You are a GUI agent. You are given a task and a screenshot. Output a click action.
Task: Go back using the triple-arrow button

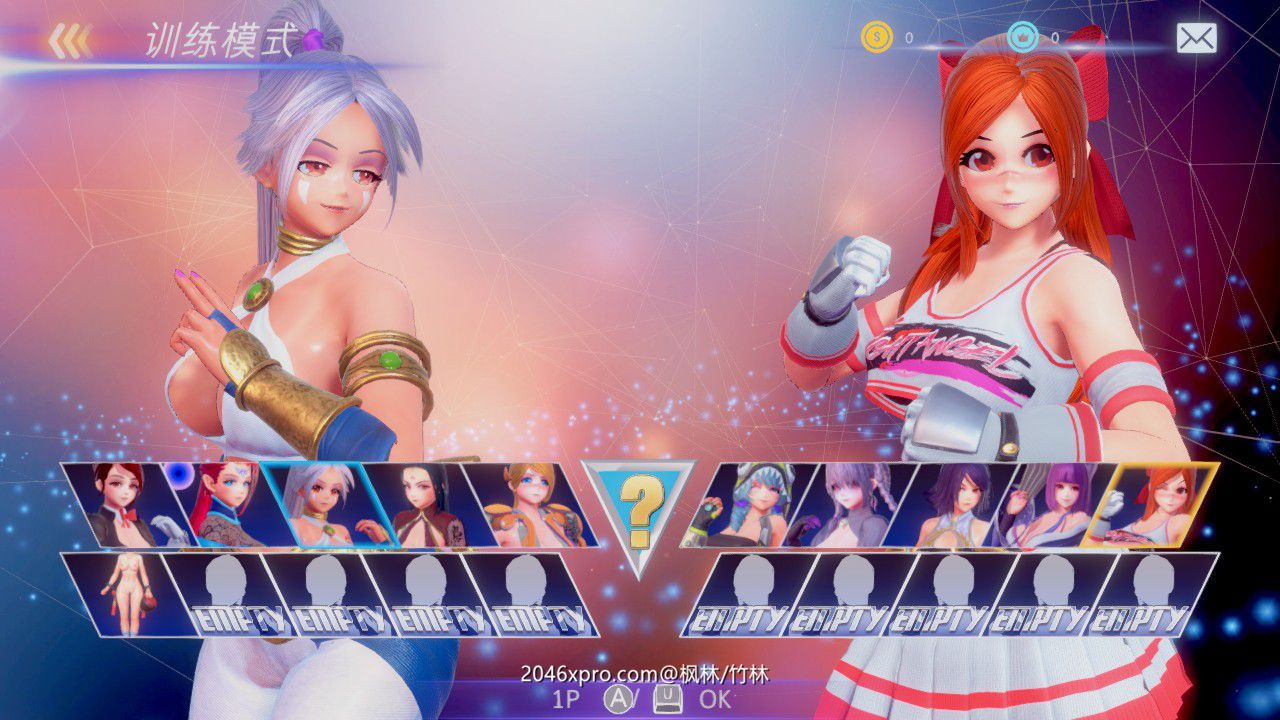coord(70,40)
